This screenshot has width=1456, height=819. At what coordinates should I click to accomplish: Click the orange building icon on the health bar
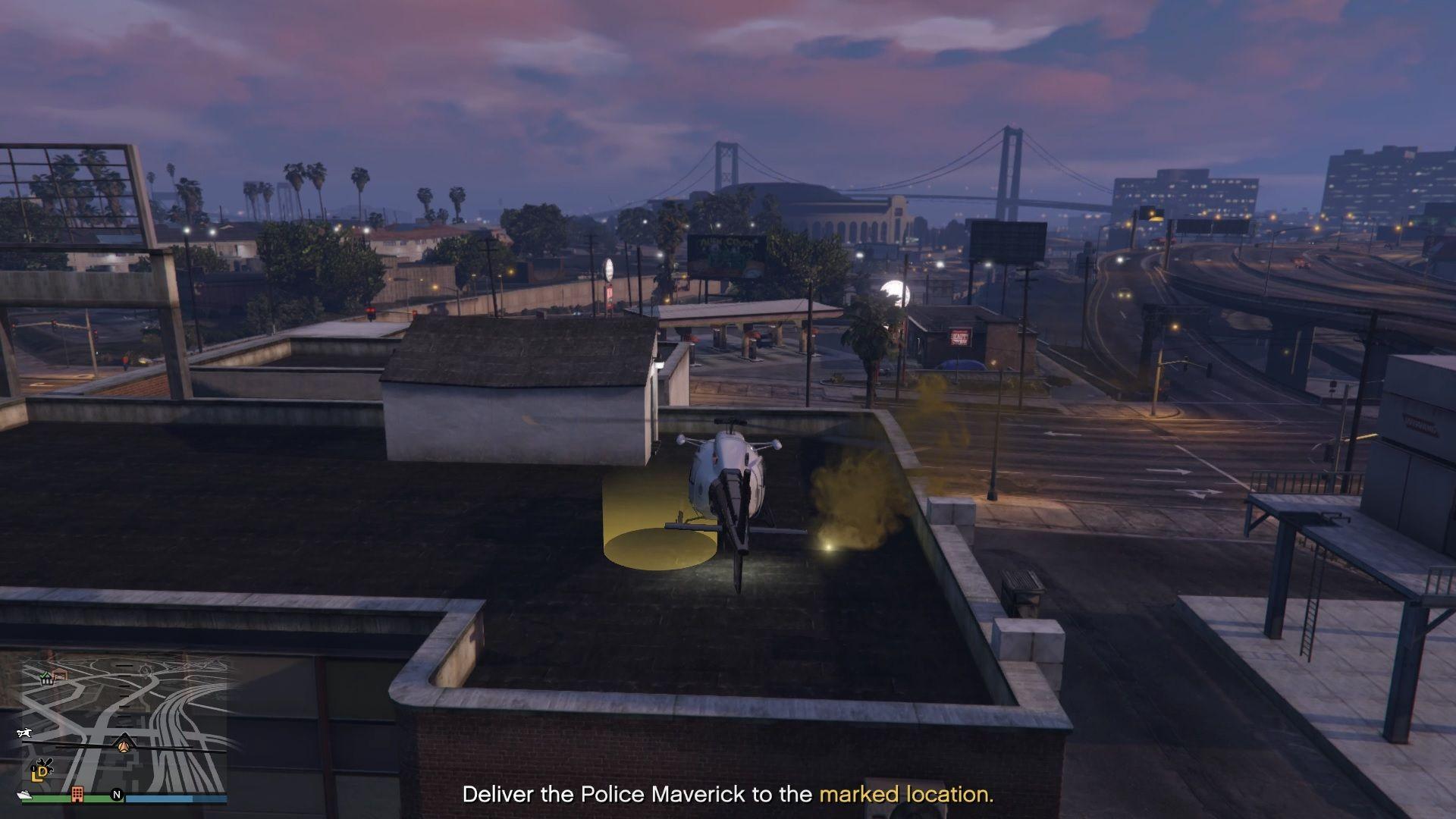tap(77, 794)
